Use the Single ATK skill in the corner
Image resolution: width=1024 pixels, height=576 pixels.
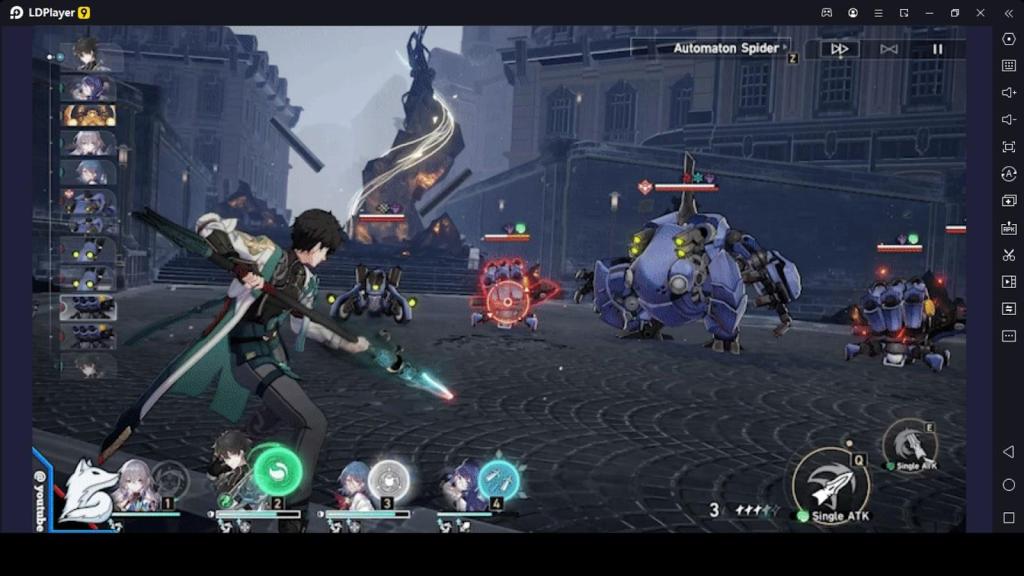tap(910, 443)
